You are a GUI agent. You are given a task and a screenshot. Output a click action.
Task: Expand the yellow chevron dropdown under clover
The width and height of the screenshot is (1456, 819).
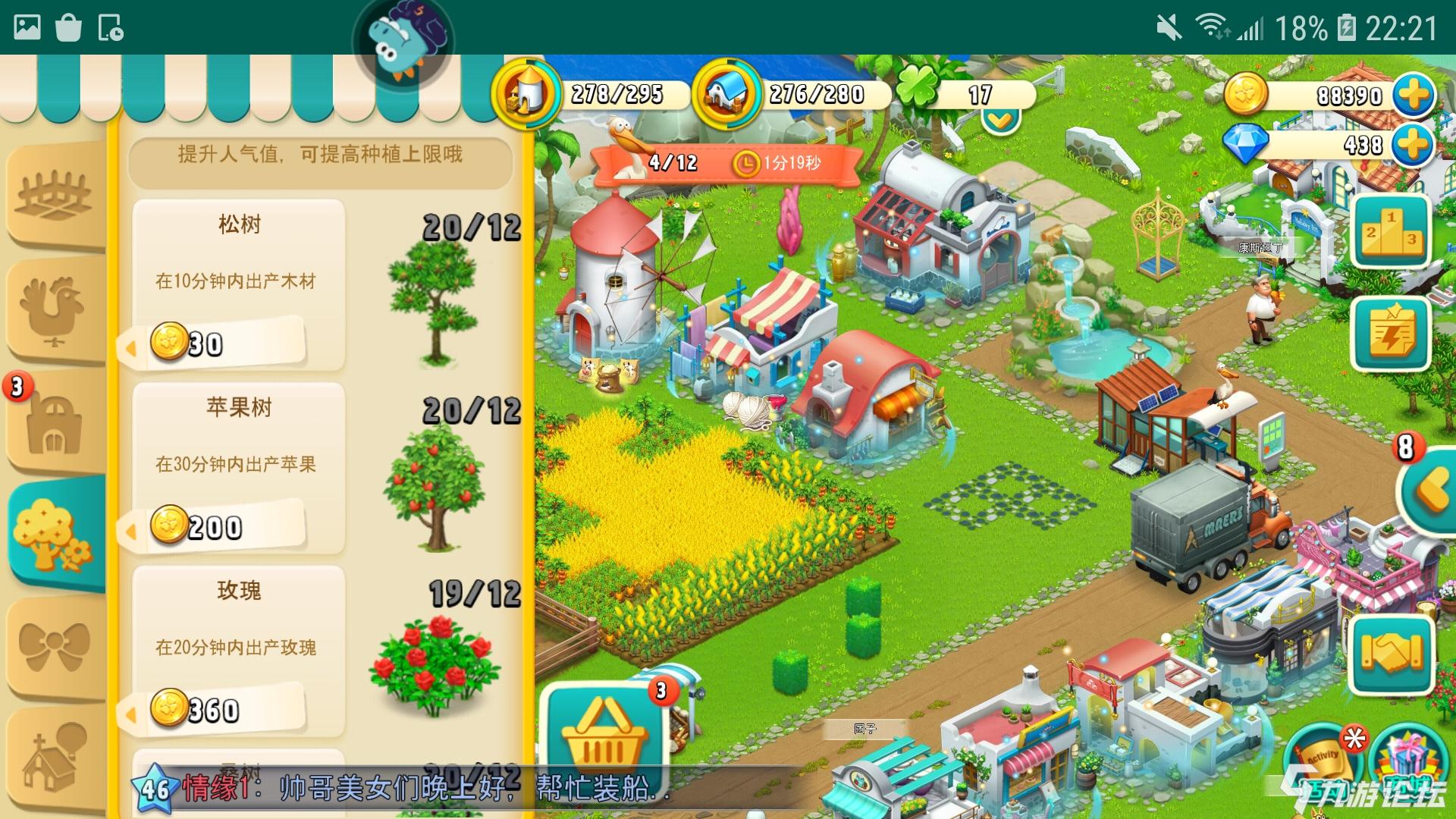click(x=1000, y=120)
